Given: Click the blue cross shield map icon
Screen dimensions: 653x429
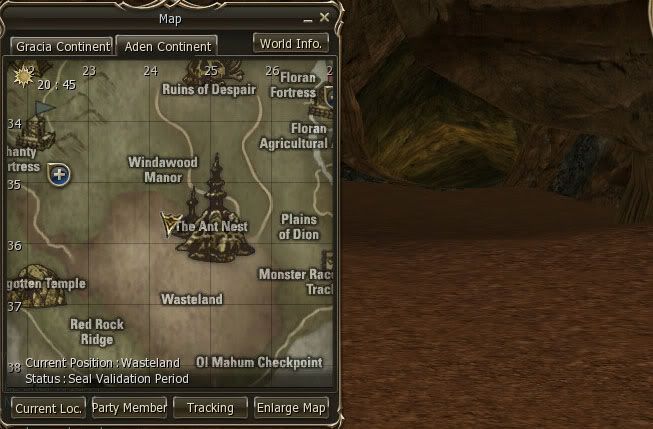Looking at the screenshot, I should click(59, 175).
